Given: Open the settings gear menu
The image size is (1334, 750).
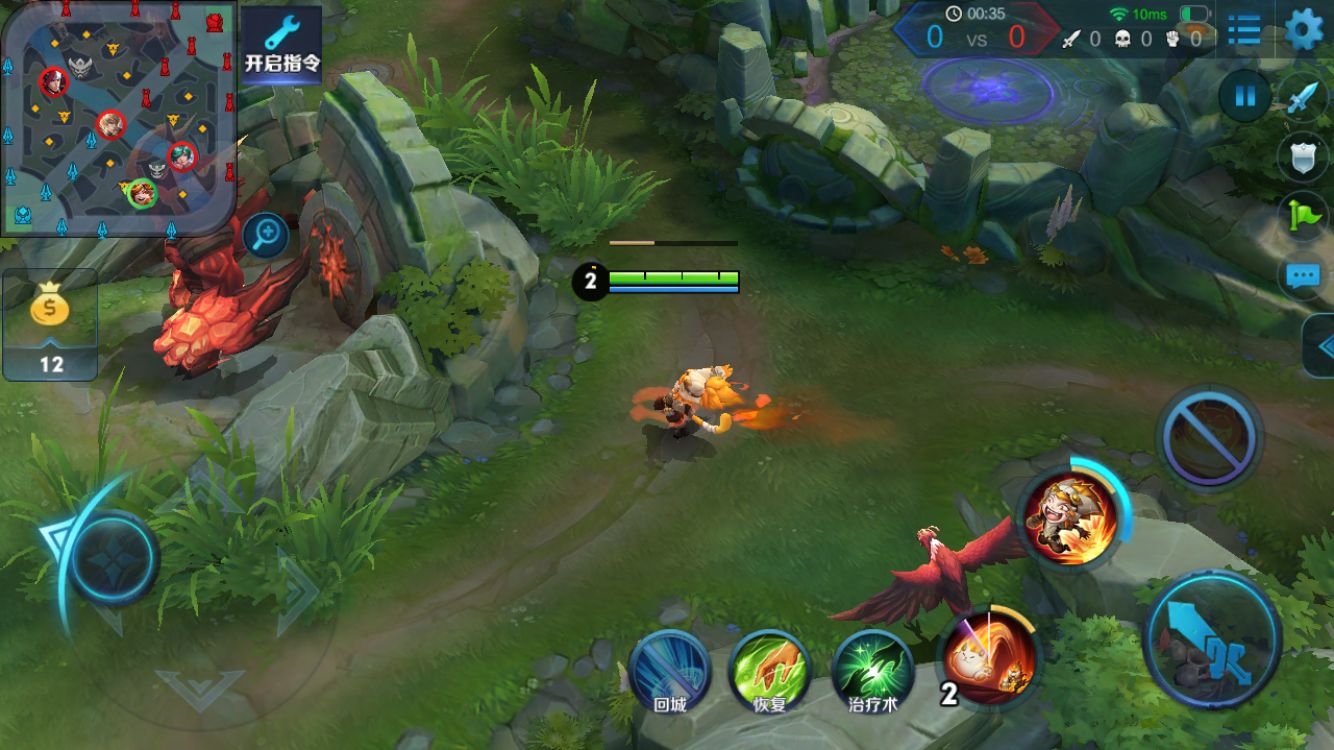Looking at the screenshot, I should (x=1303, y=29).
